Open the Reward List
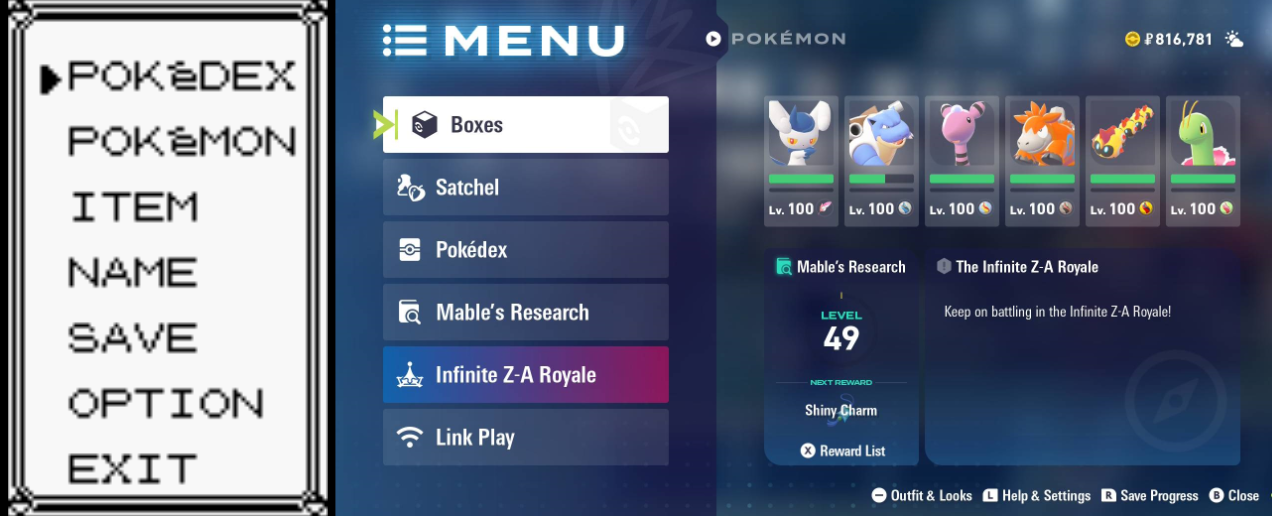 pos(843,451)
